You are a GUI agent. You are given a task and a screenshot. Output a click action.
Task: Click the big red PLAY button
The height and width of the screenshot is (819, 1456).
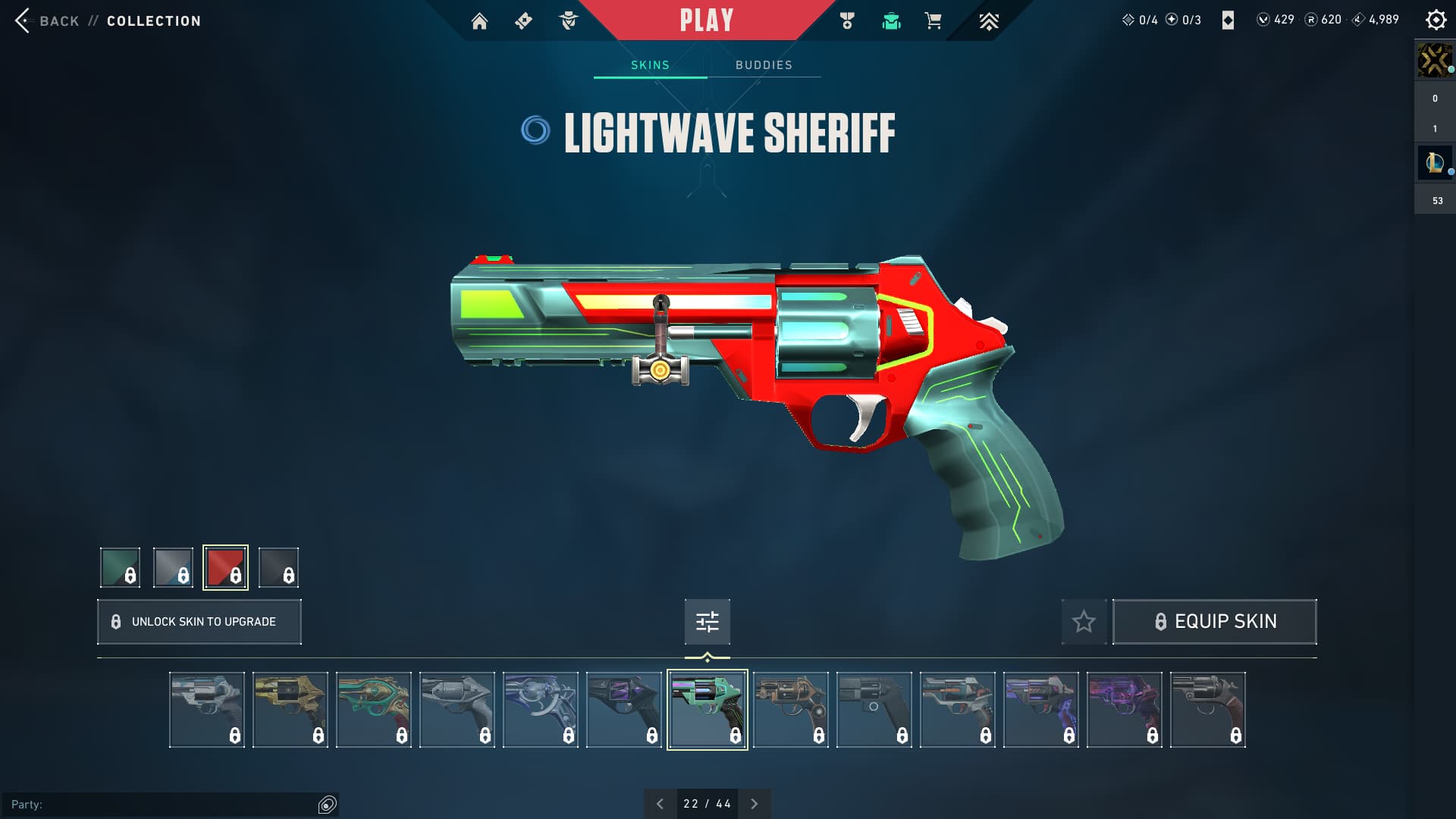point(706,20)
